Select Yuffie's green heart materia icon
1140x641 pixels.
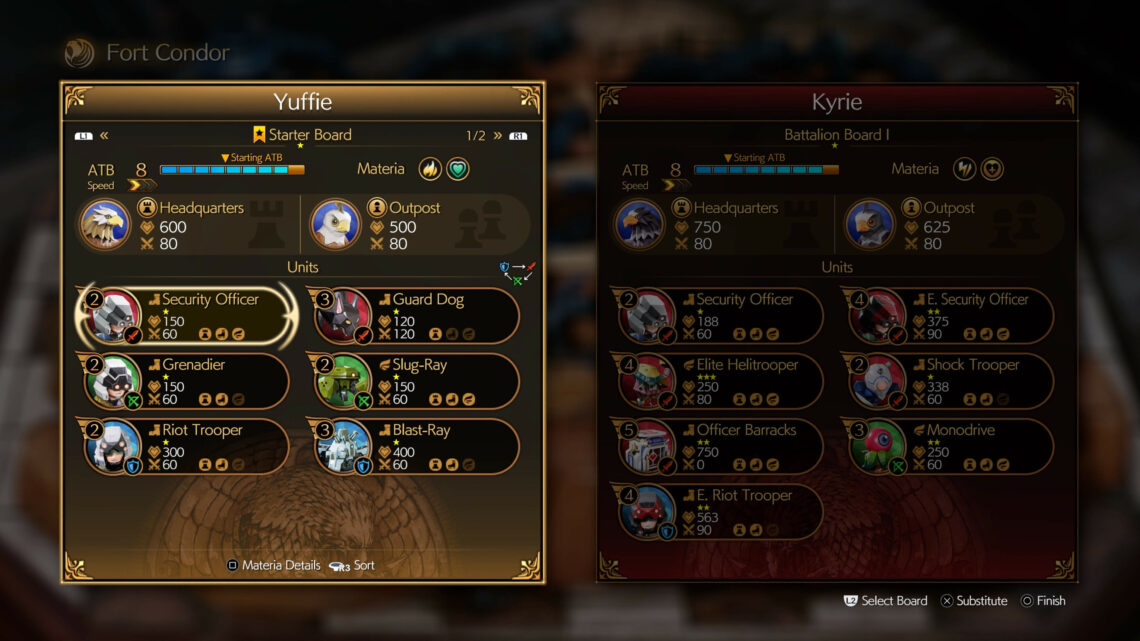pyautogui.click(x=457, y=170)
